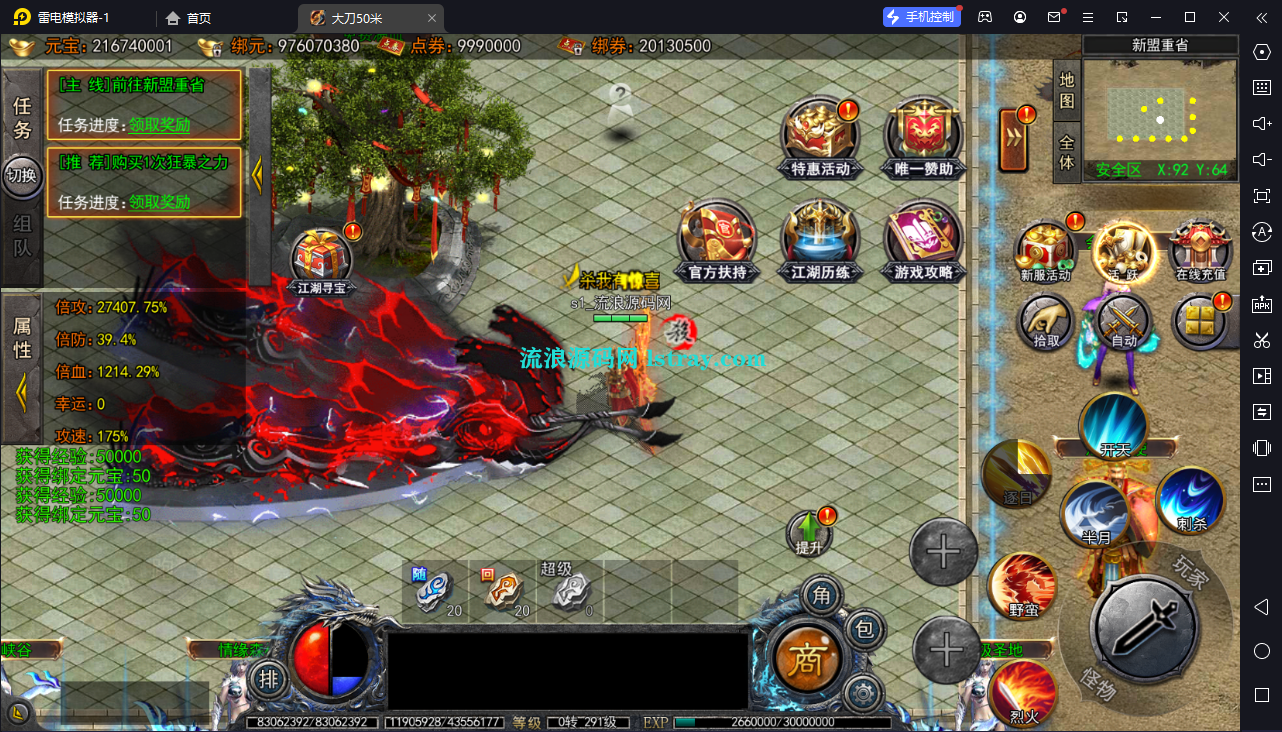Open the 新服活动 new server event
The image size is (1282, 732).
1044,252
